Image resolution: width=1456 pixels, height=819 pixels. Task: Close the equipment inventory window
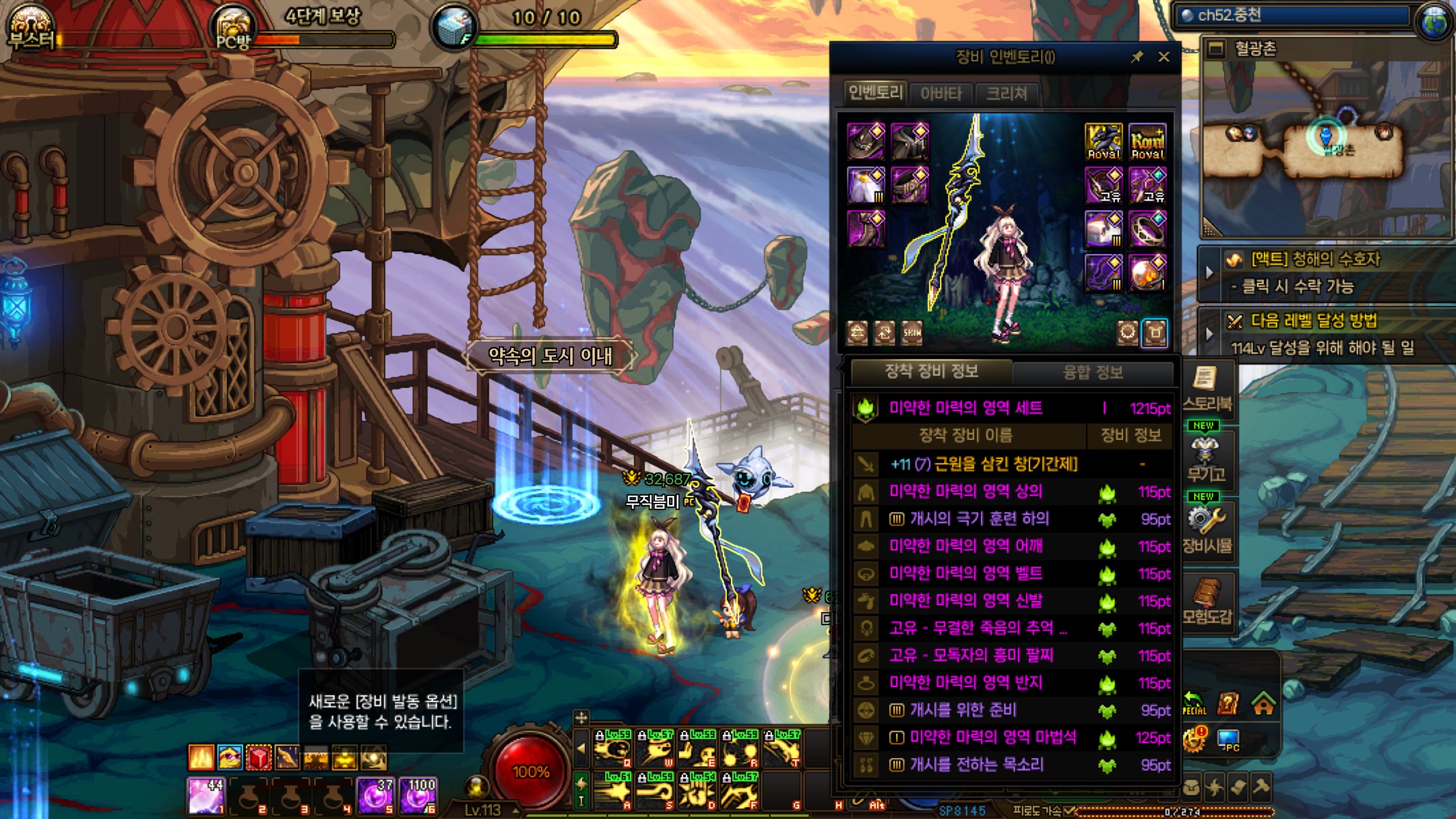coord(1163,57)
